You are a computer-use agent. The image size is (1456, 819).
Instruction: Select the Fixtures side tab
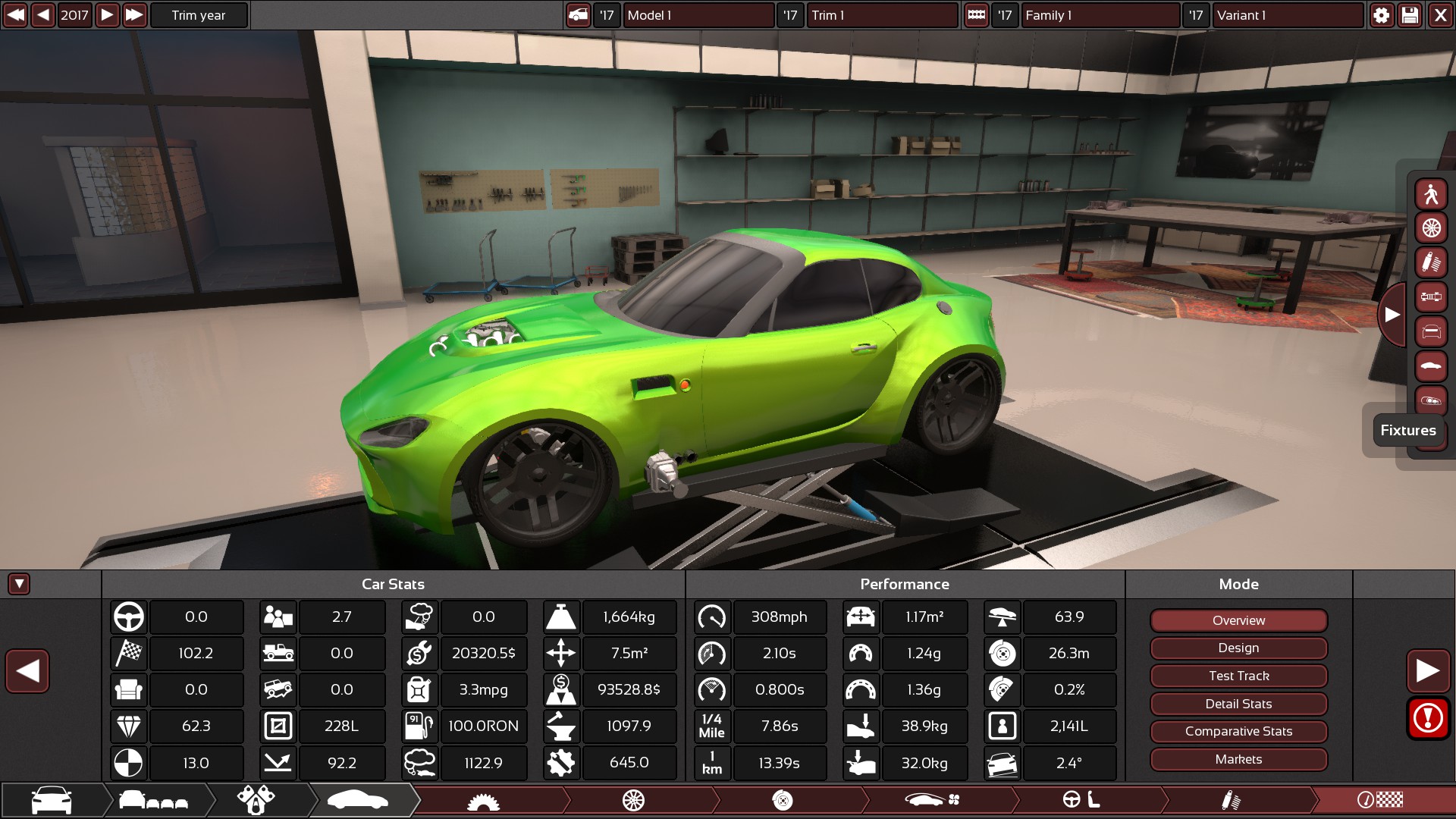[1407, 430]
